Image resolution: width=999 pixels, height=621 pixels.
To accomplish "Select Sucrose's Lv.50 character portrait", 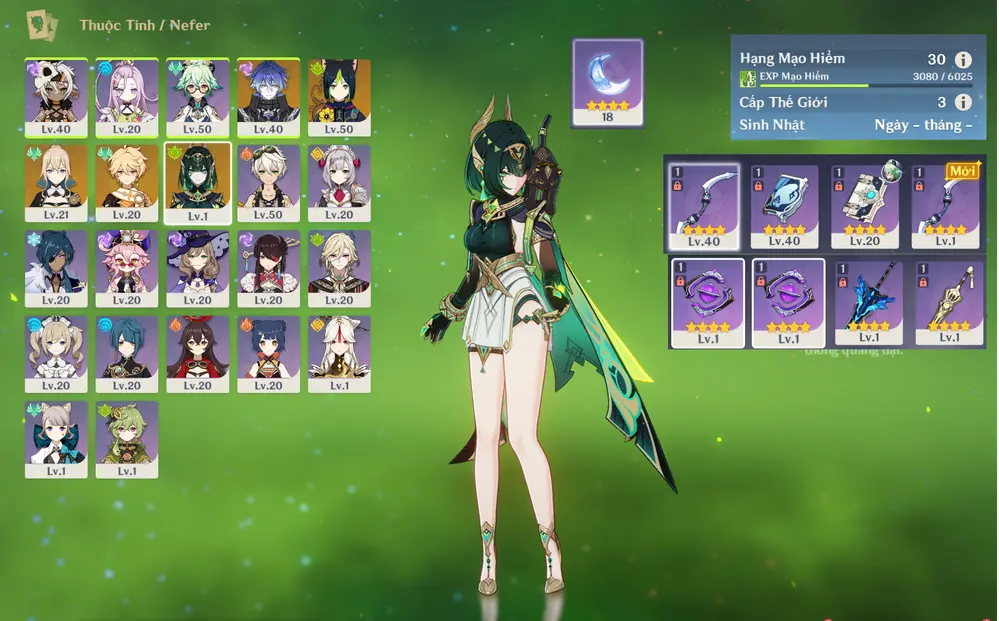I will pos(198,97).
